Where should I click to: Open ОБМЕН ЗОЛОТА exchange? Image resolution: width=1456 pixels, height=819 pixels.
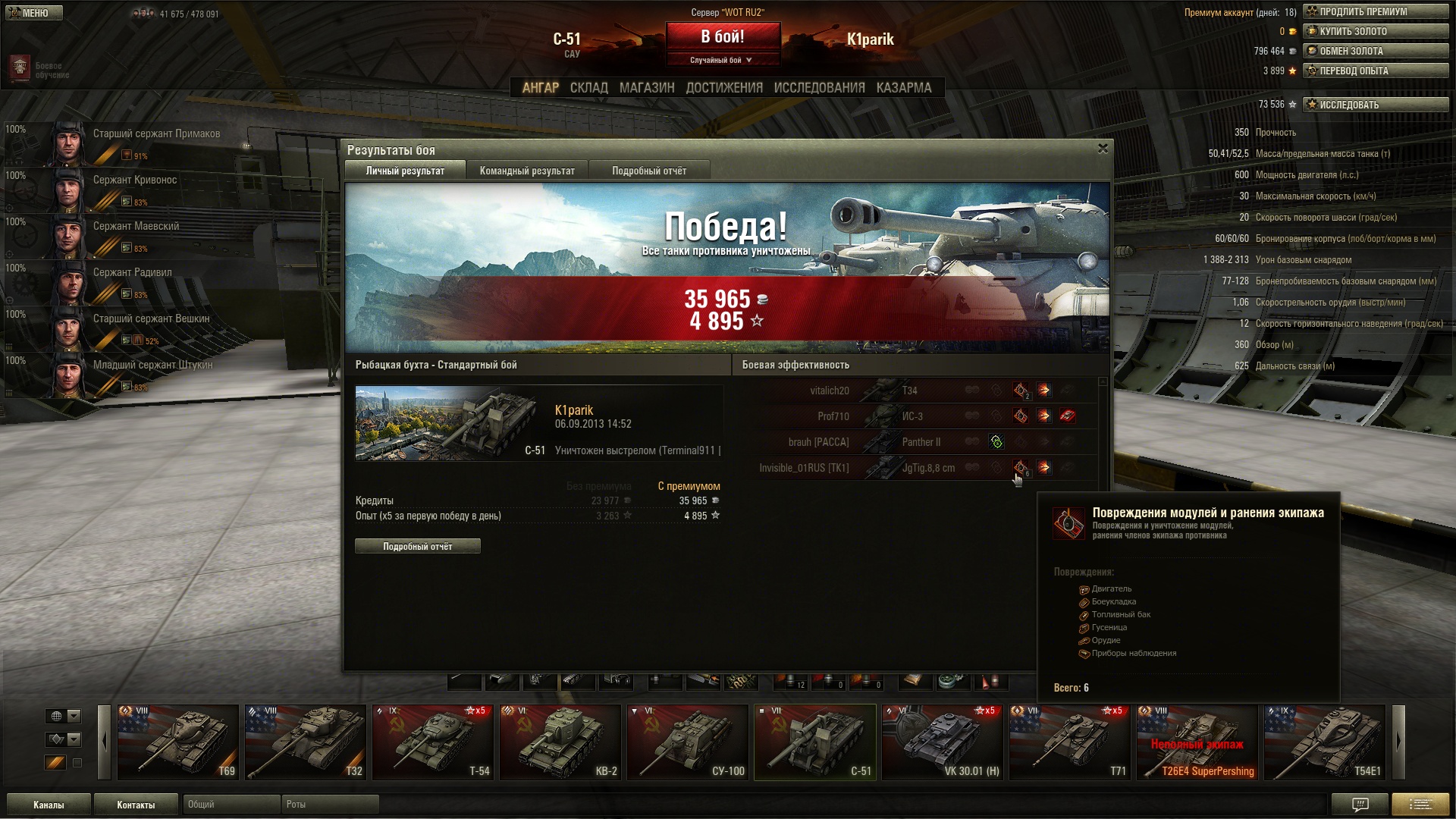pos(1376,52)
